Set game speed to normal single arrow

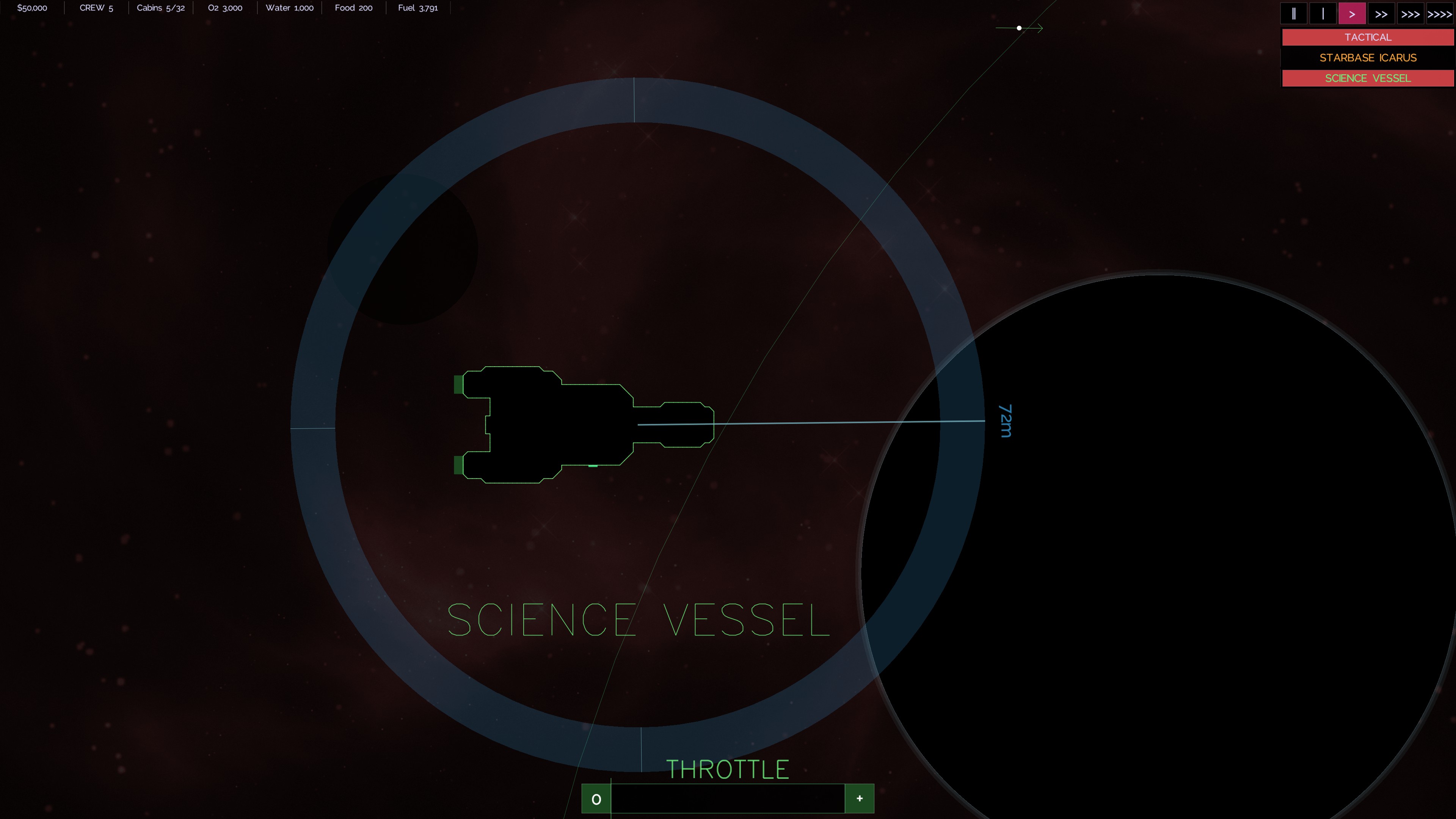(1352, 14)
